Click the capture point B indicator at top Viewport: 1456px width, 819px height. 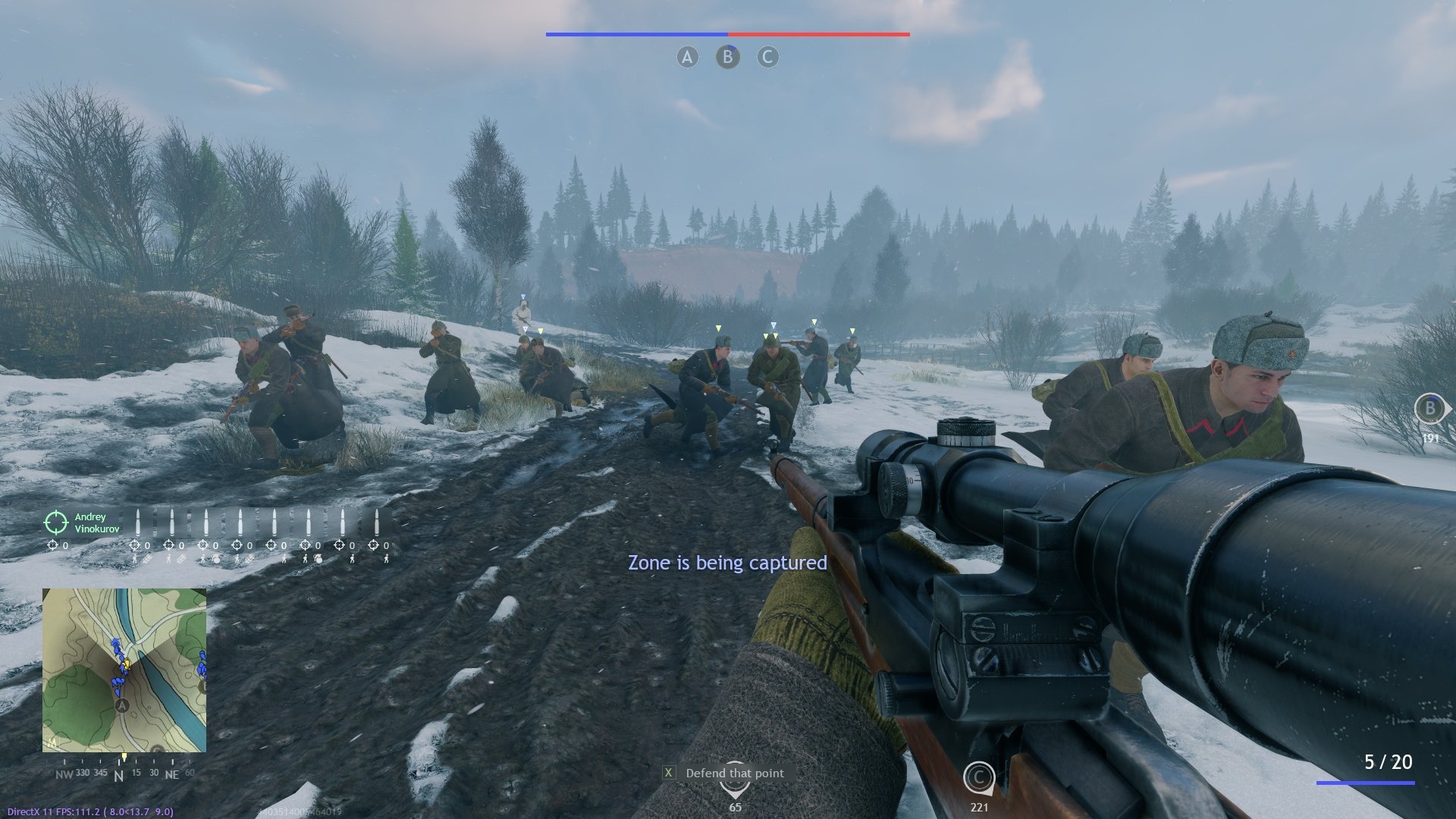pyautogui.click(x=727, y=57)
